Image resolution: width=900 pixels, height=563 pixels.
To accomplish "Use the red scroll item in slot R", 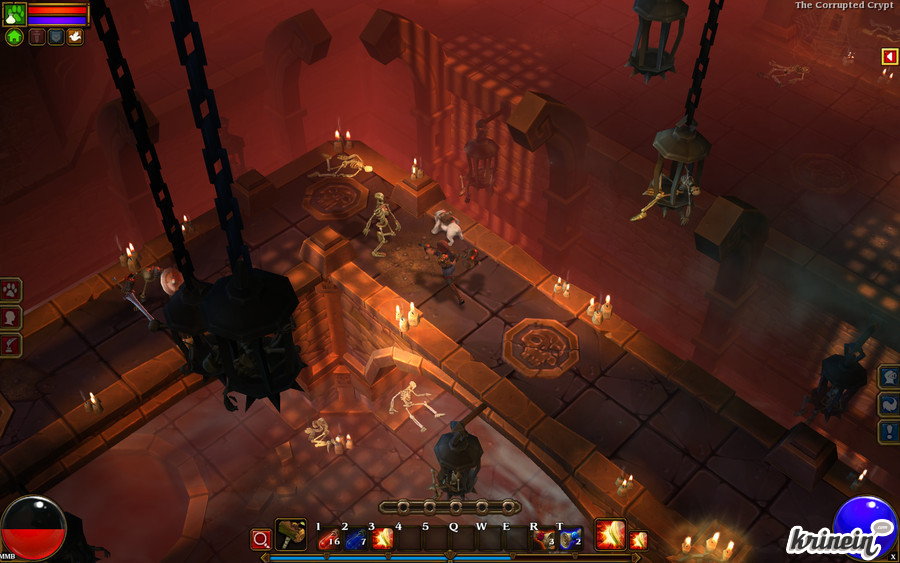I will click(543, 540).
